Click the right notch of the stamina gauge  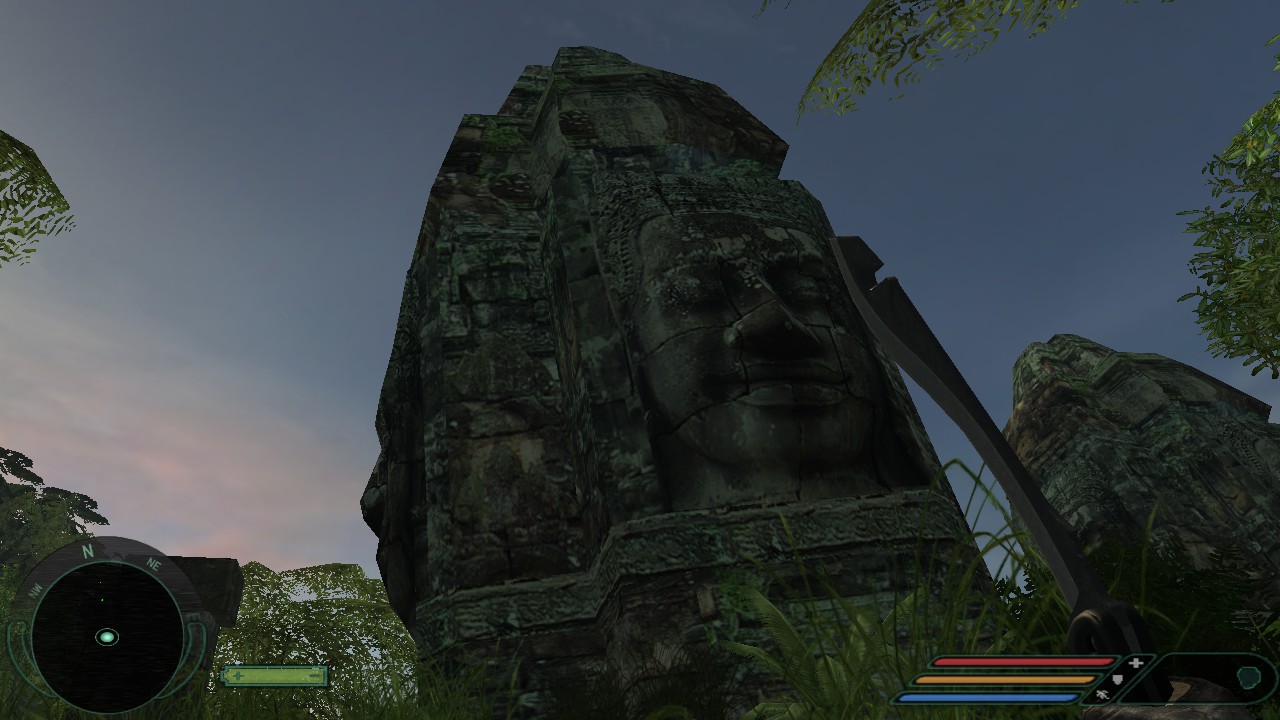point(314,674)
